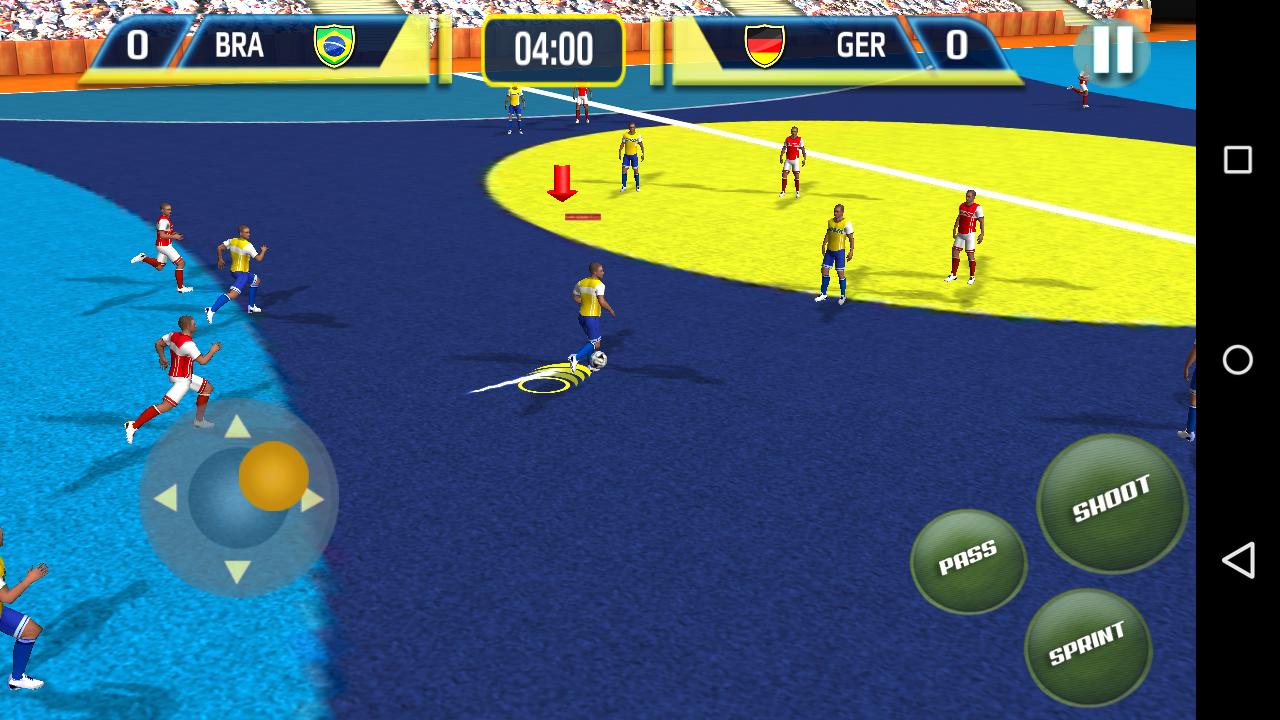This screenshot has width=1280, height=720.
Task: Tap the up arrow on the virtual joystick
Action: tap(238, 426)
